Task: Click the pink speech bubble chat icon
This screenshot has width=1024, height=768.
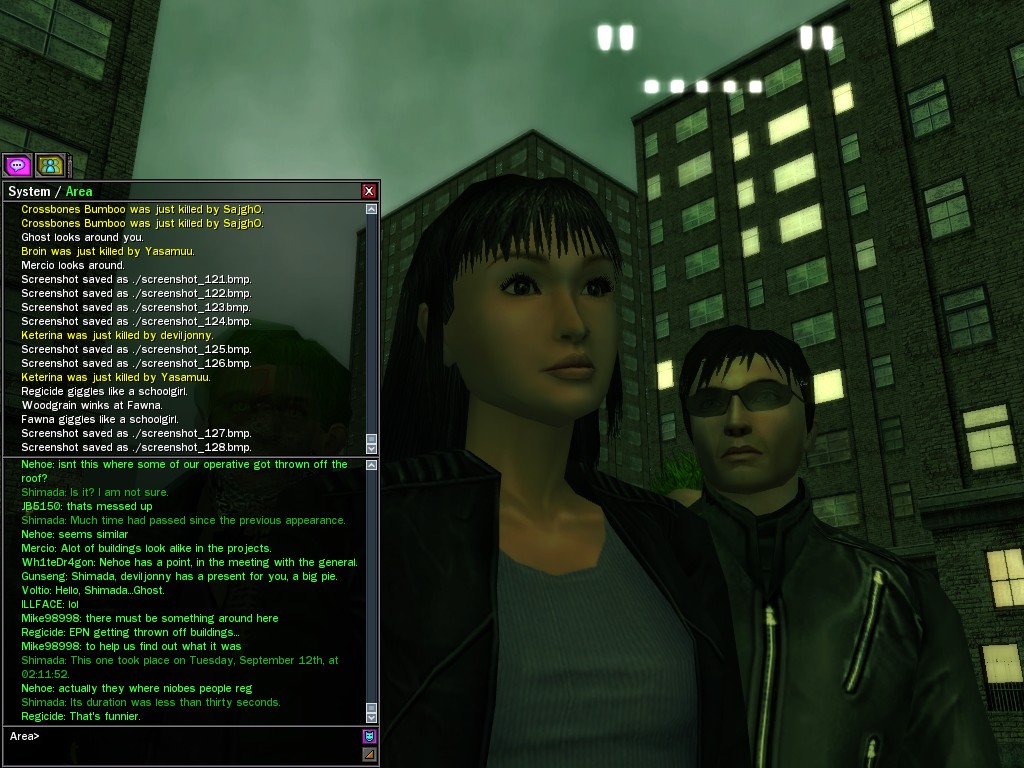Action: coord(17,165)
